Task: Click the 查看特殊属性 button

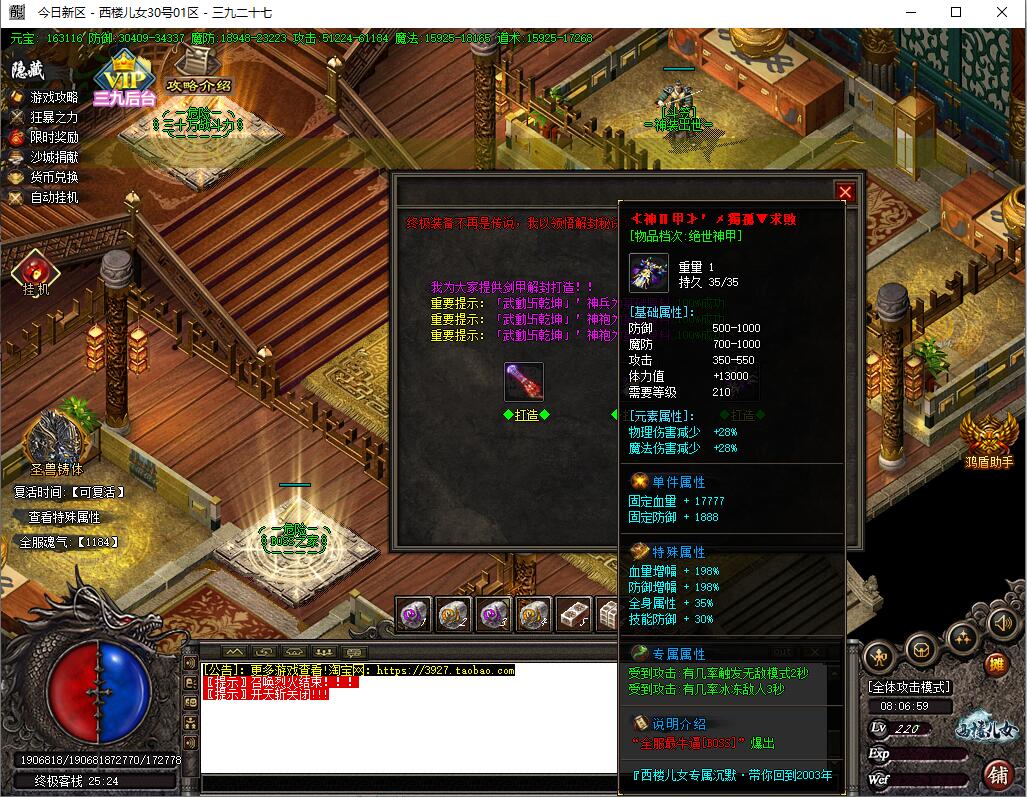Action: [64, 517]
